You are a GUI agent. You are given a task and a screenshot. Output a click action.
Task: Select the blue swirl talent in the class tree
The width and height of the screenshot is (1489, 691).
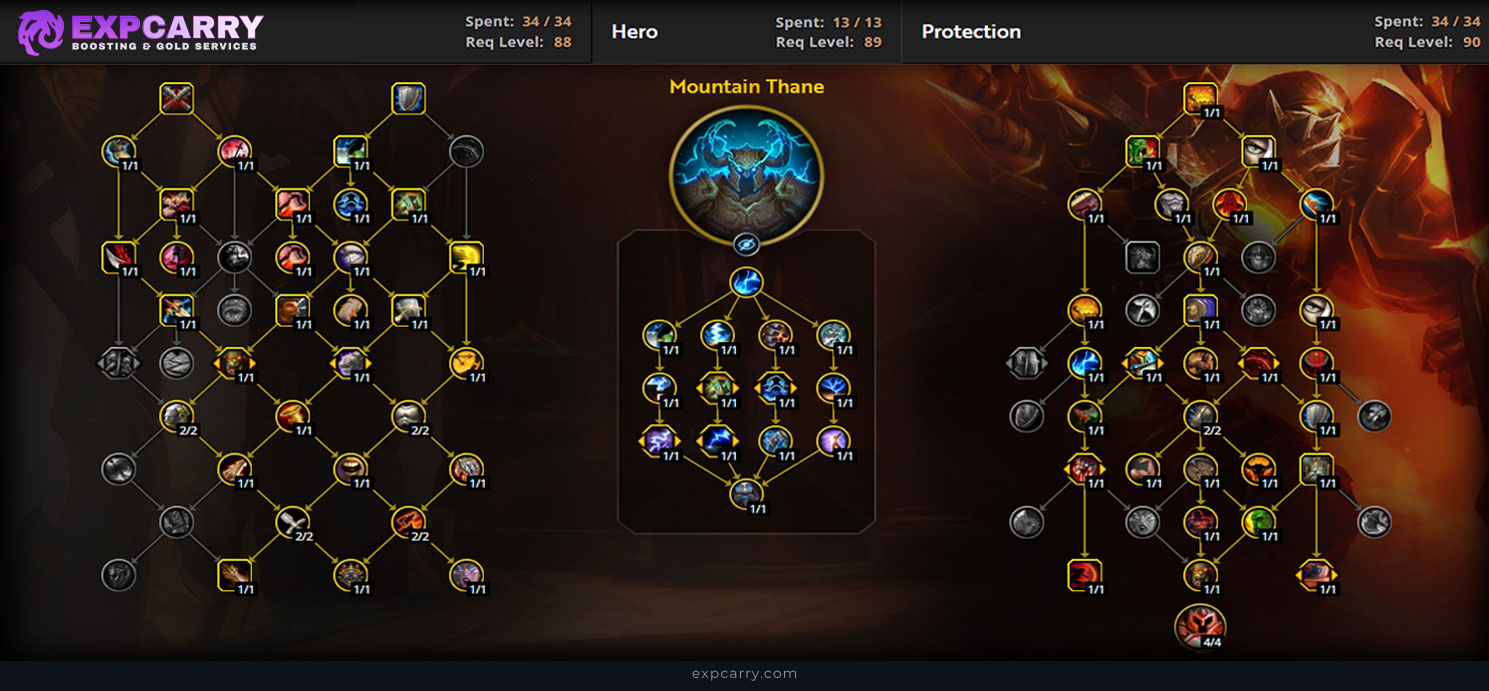coord(350,204)
